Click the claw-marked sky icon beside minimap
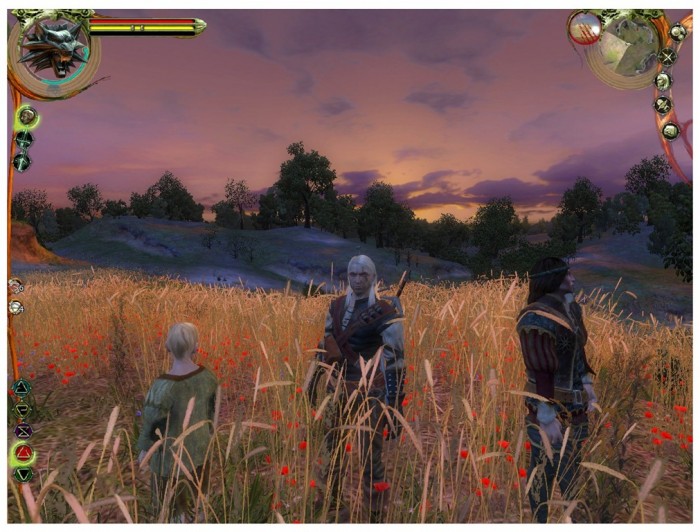 (x=584, y=28)
